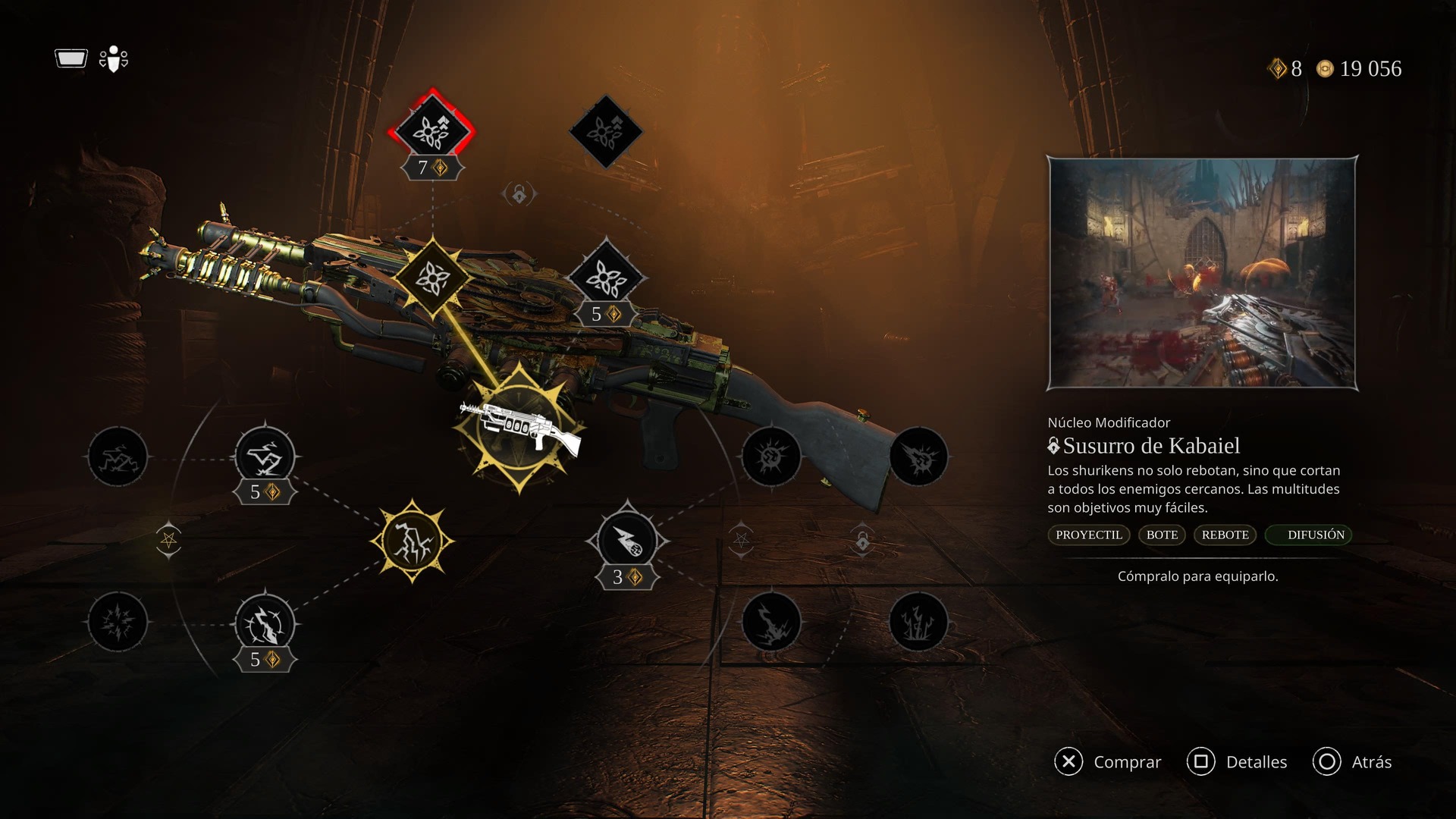
Task: Select the zigzag lightning node costing 5
Action: tap(265, 457)
